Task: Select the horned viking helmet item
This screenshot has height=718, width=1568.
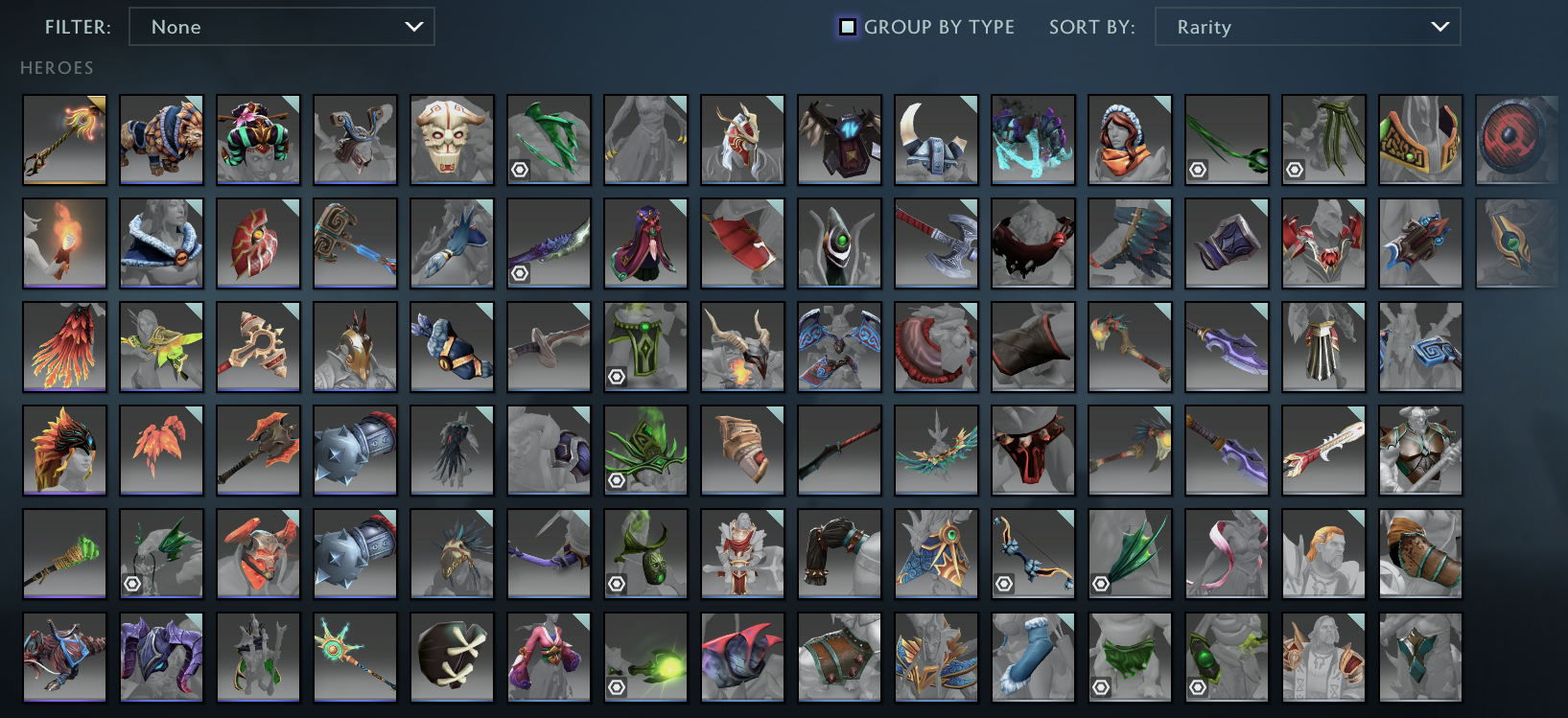Action: [x=936, y=140]
